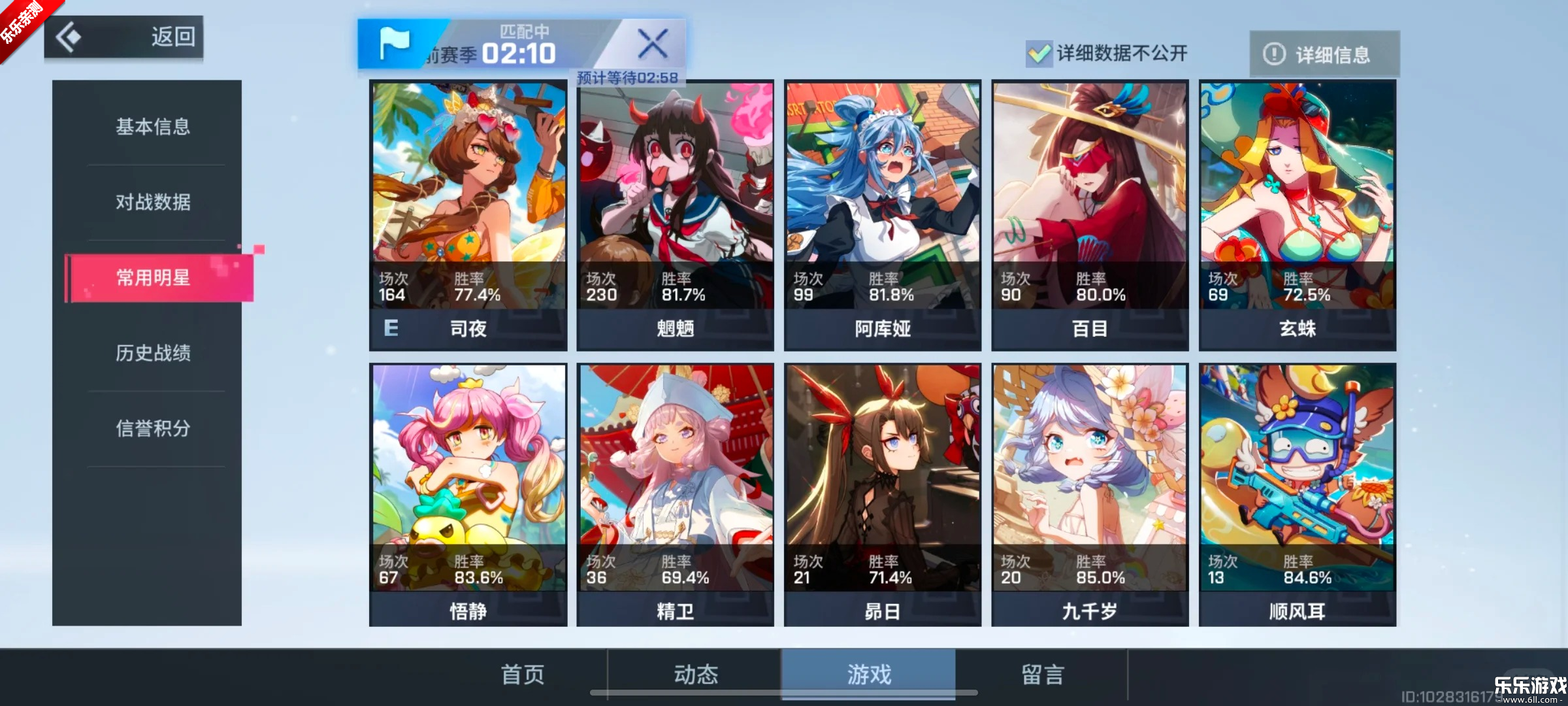Click the green checkmark icon before 详细数据不公开
The width and height of the screenshot is (1568, 706).
[1038, 54]
